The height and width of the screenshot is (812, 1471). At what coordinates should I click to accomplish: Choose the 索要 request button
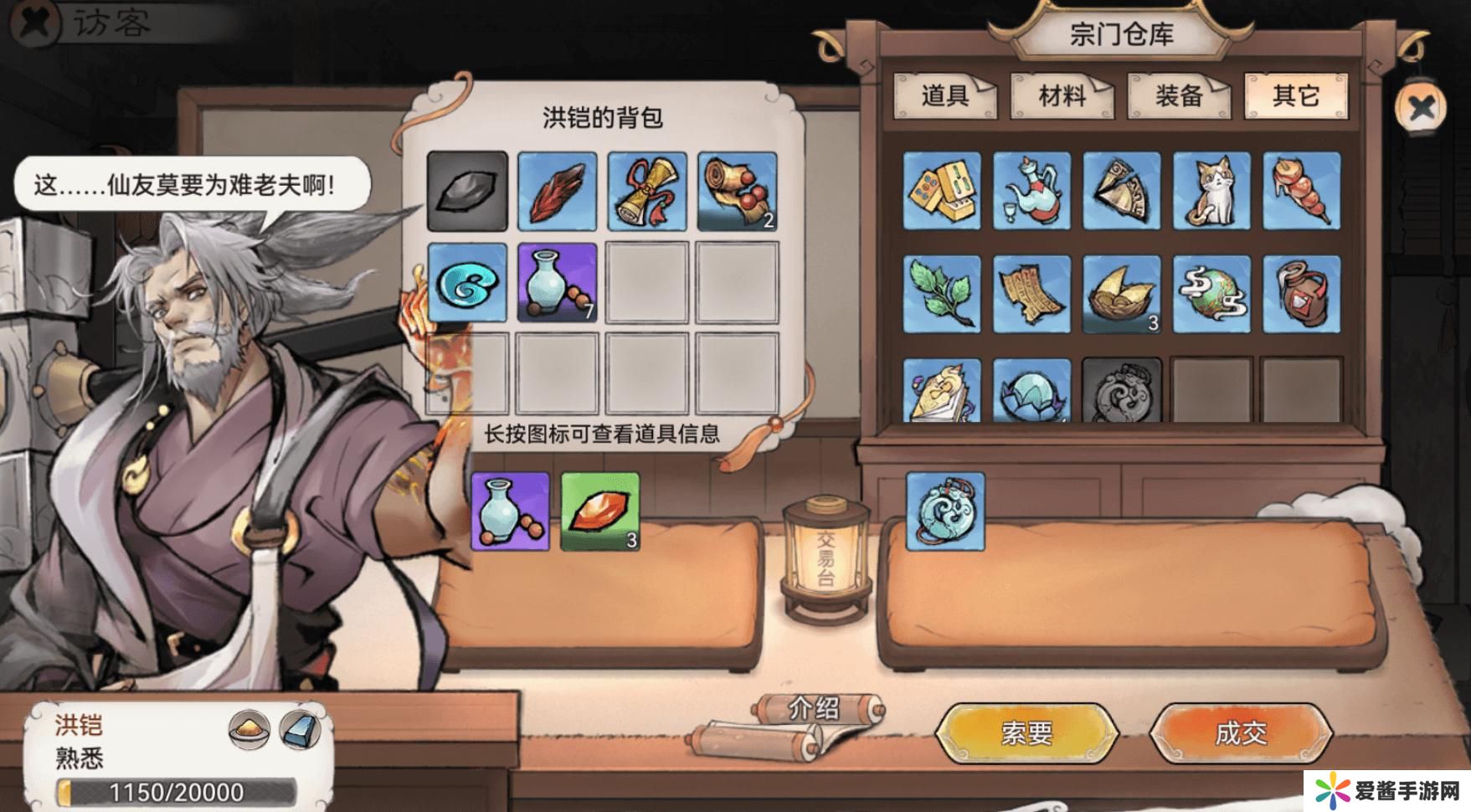1026,733
